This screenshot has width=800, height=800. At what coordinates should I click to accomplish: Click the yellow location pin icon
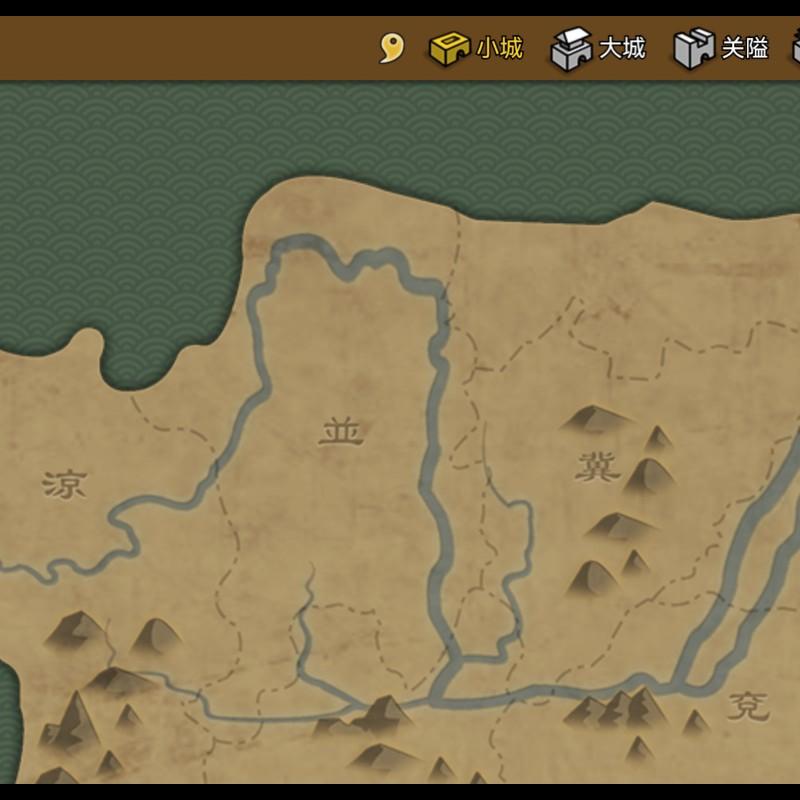coord(391,48)
